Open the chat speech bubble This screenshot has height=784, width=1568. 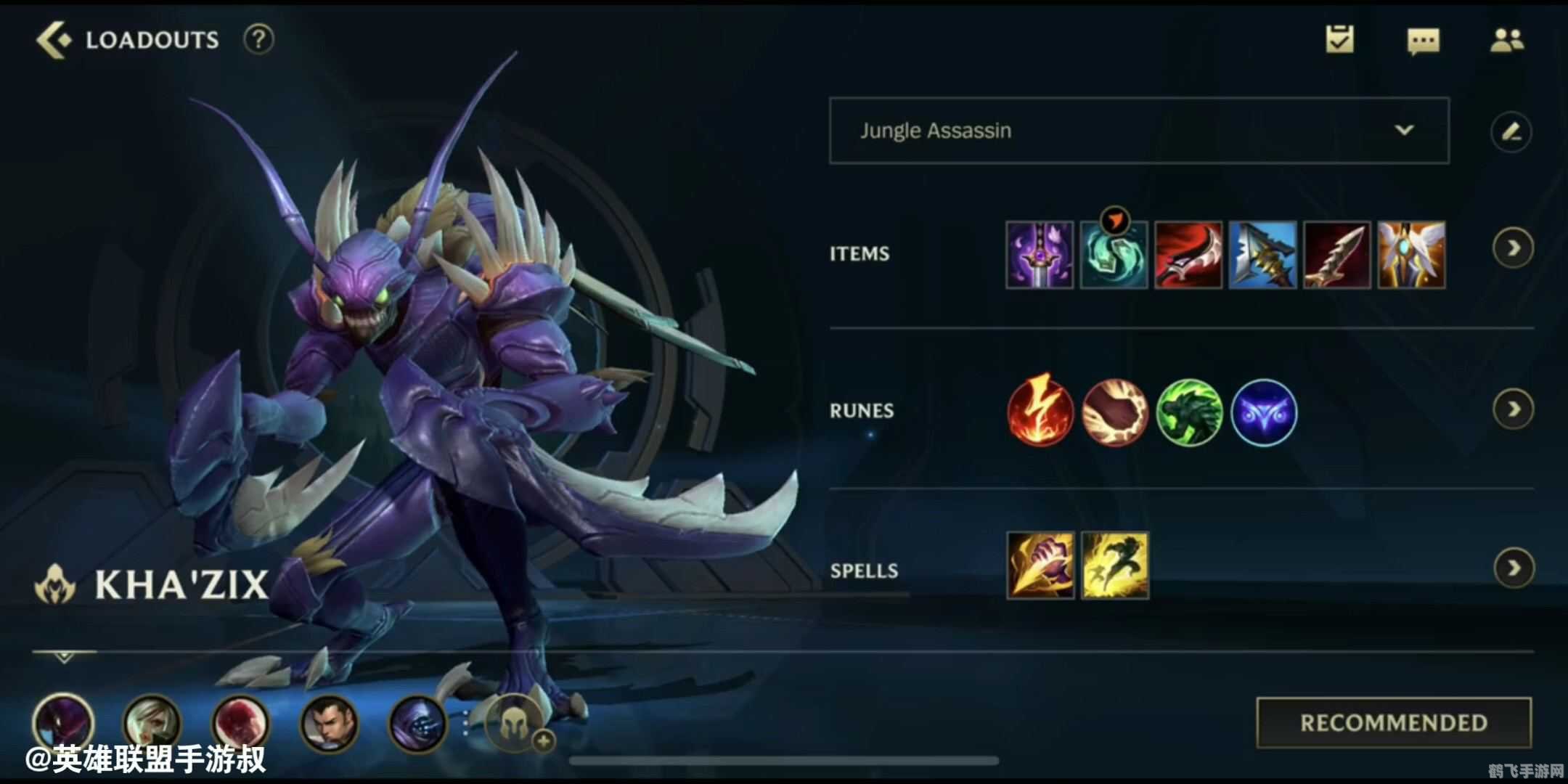(1423, 41)
